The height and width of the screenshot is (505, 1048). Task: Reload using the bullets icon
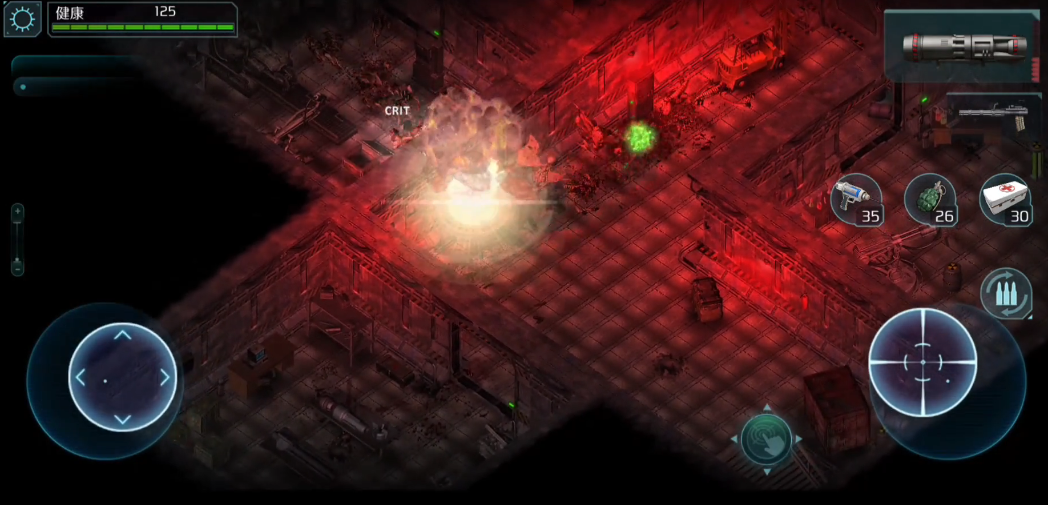point(1005,294)
